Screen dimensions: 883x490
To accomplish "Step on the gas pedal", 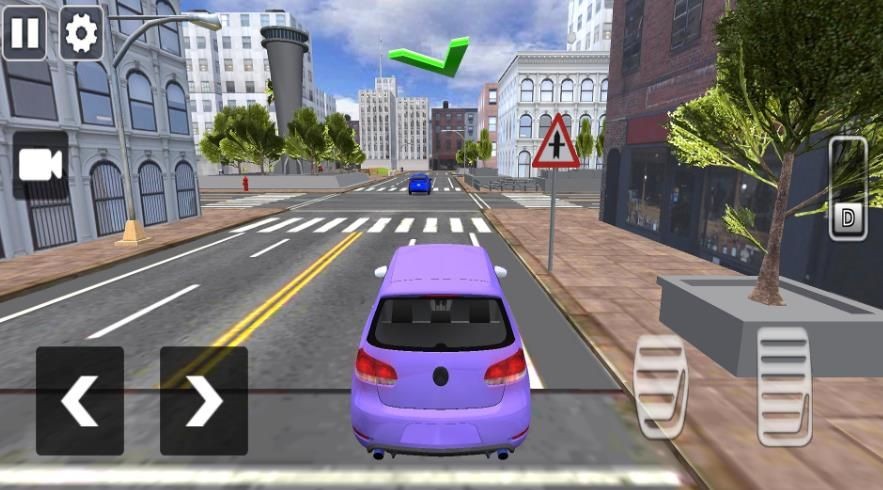I will click(784, 385).
